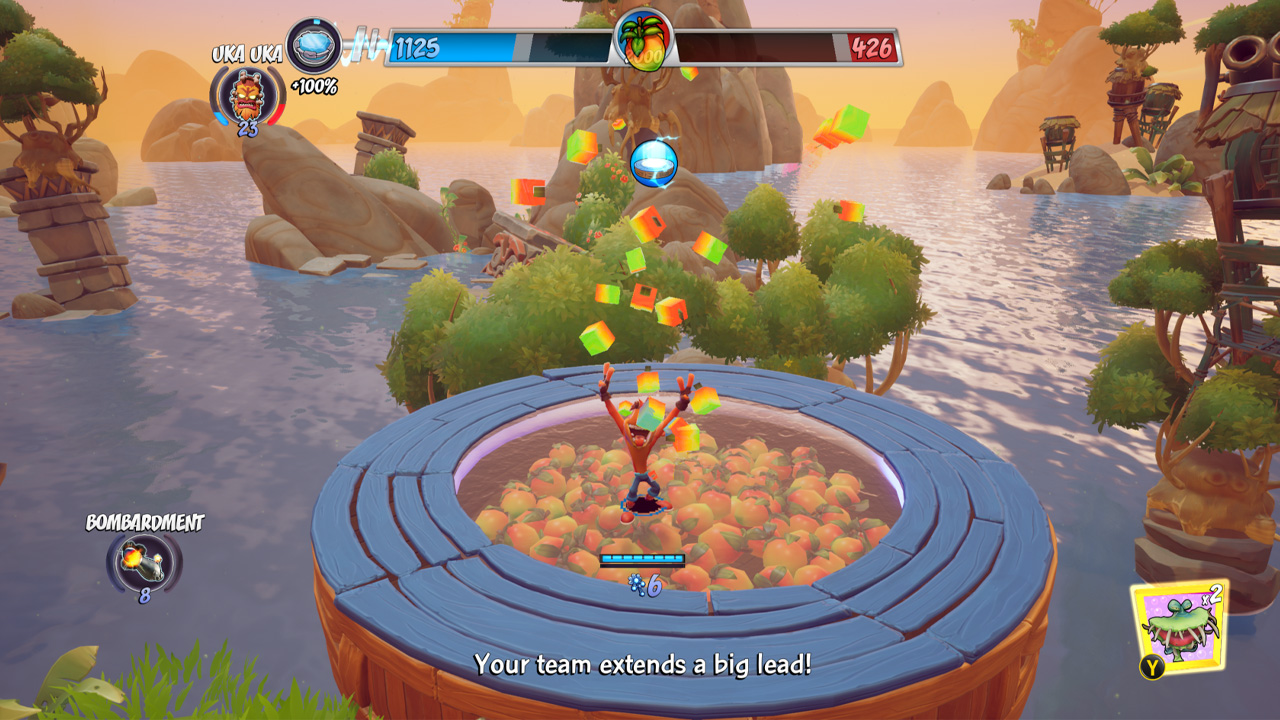Select the blue pad icon beside Uka Uka
The height and width of the screenshot is (720, 1280).
point(314,46)
